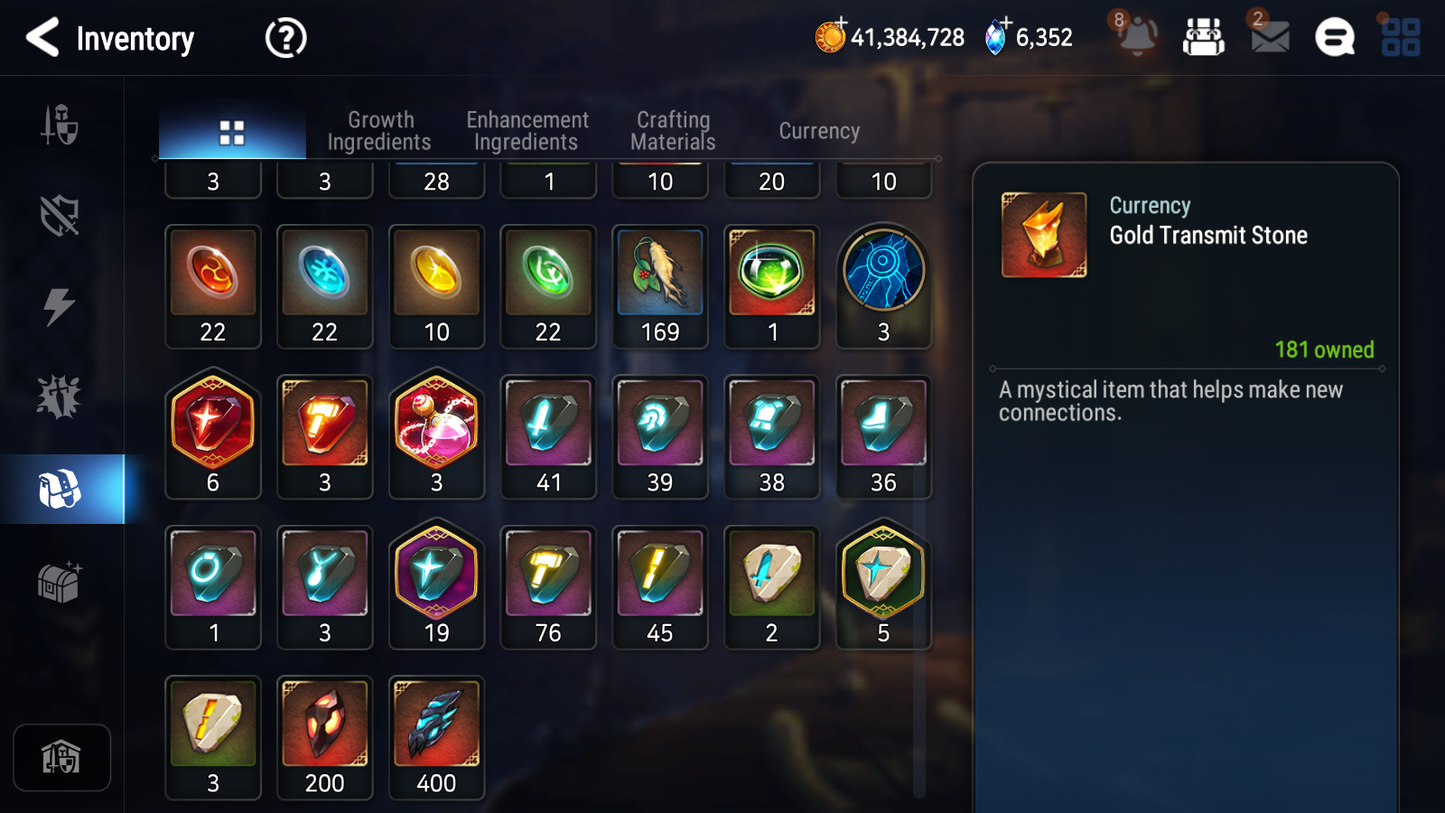The width and height of the screenshot is (1445, 813).
Task: Switch to the Currency tab
Action: [x=818, y=130]
